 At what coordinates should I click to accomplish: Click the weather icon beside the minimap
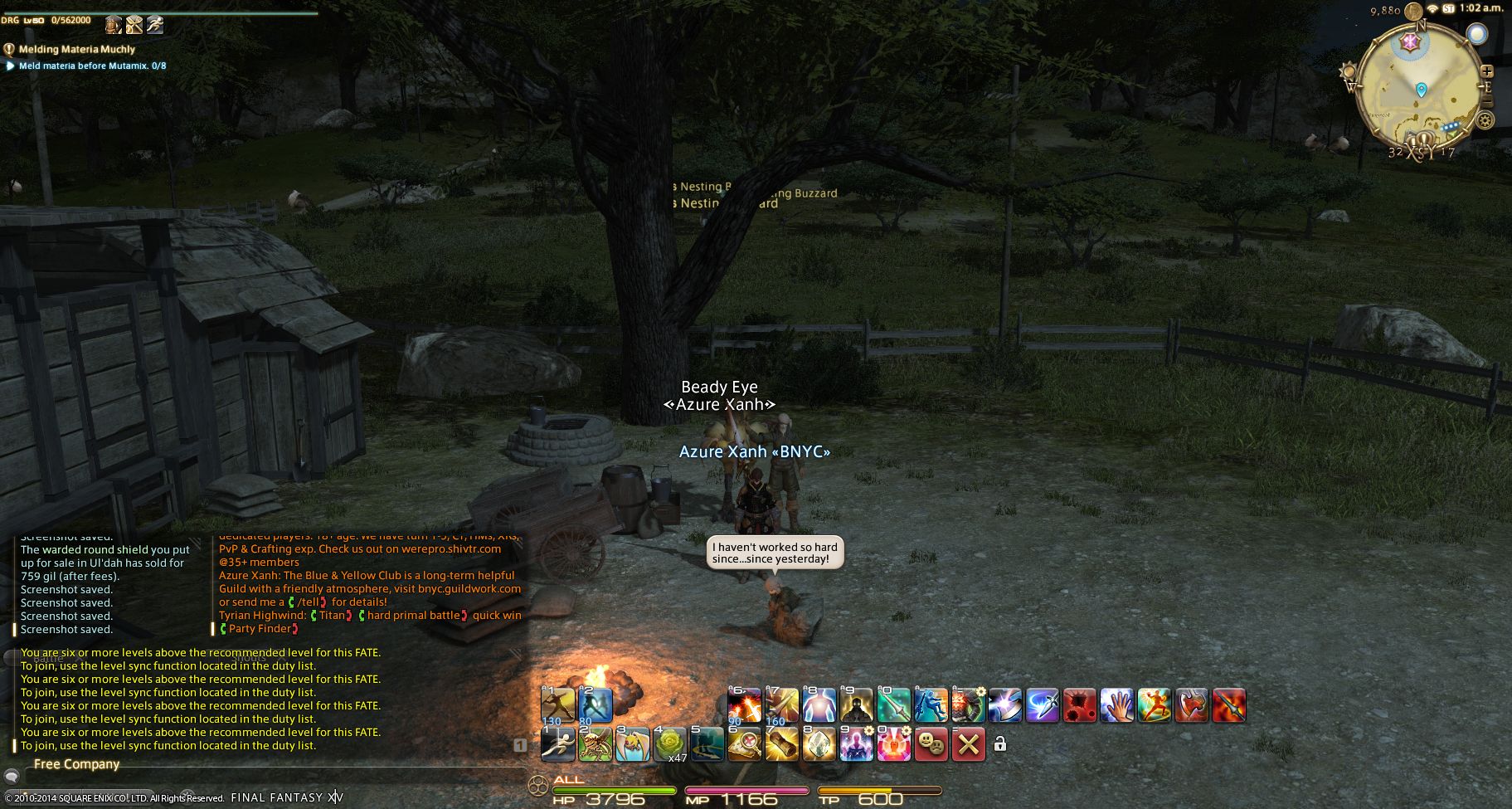pos(1476,35)
